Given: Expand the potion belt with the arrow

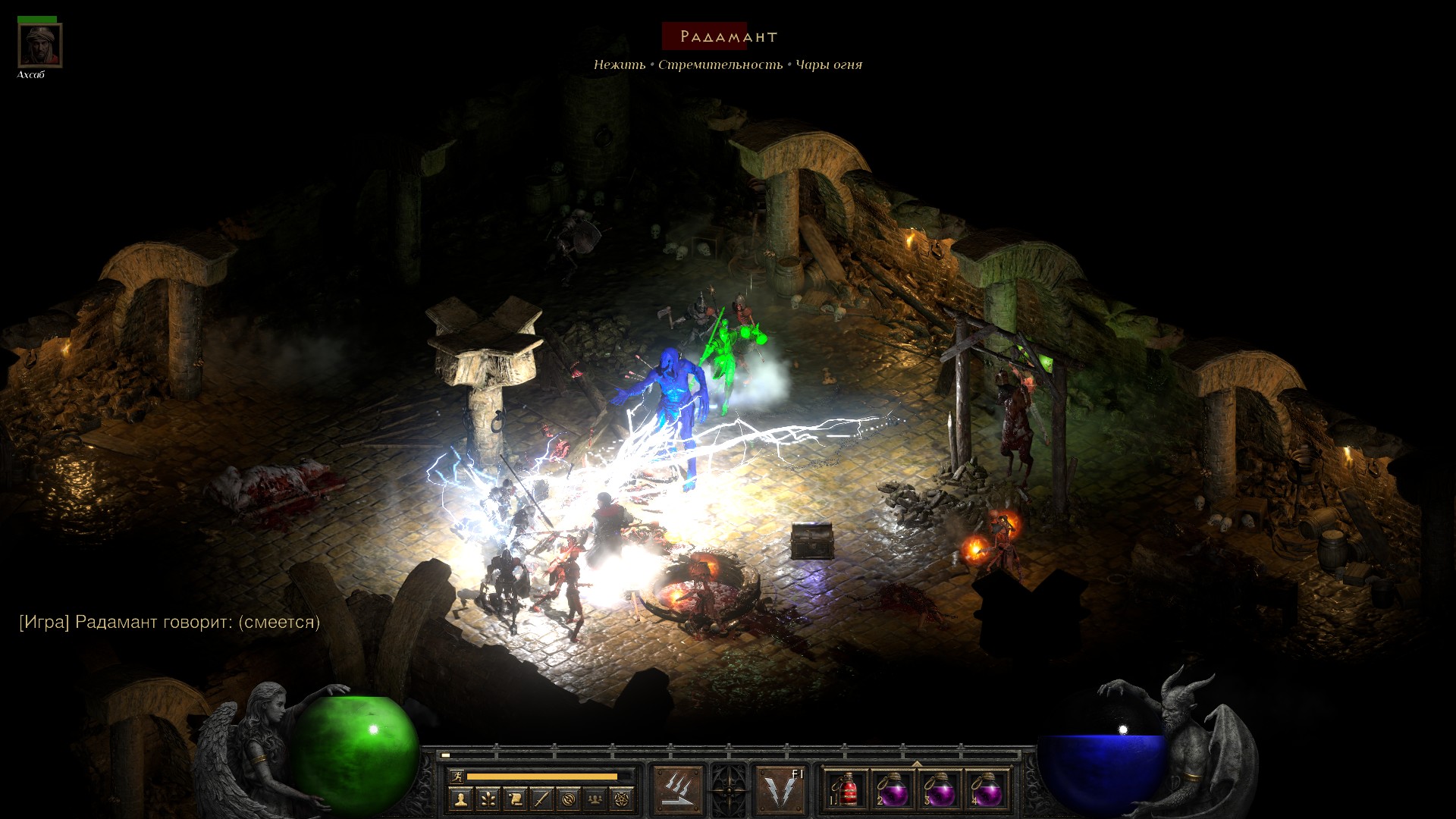Looking at the screenshot, I should [x=917, y=764].
